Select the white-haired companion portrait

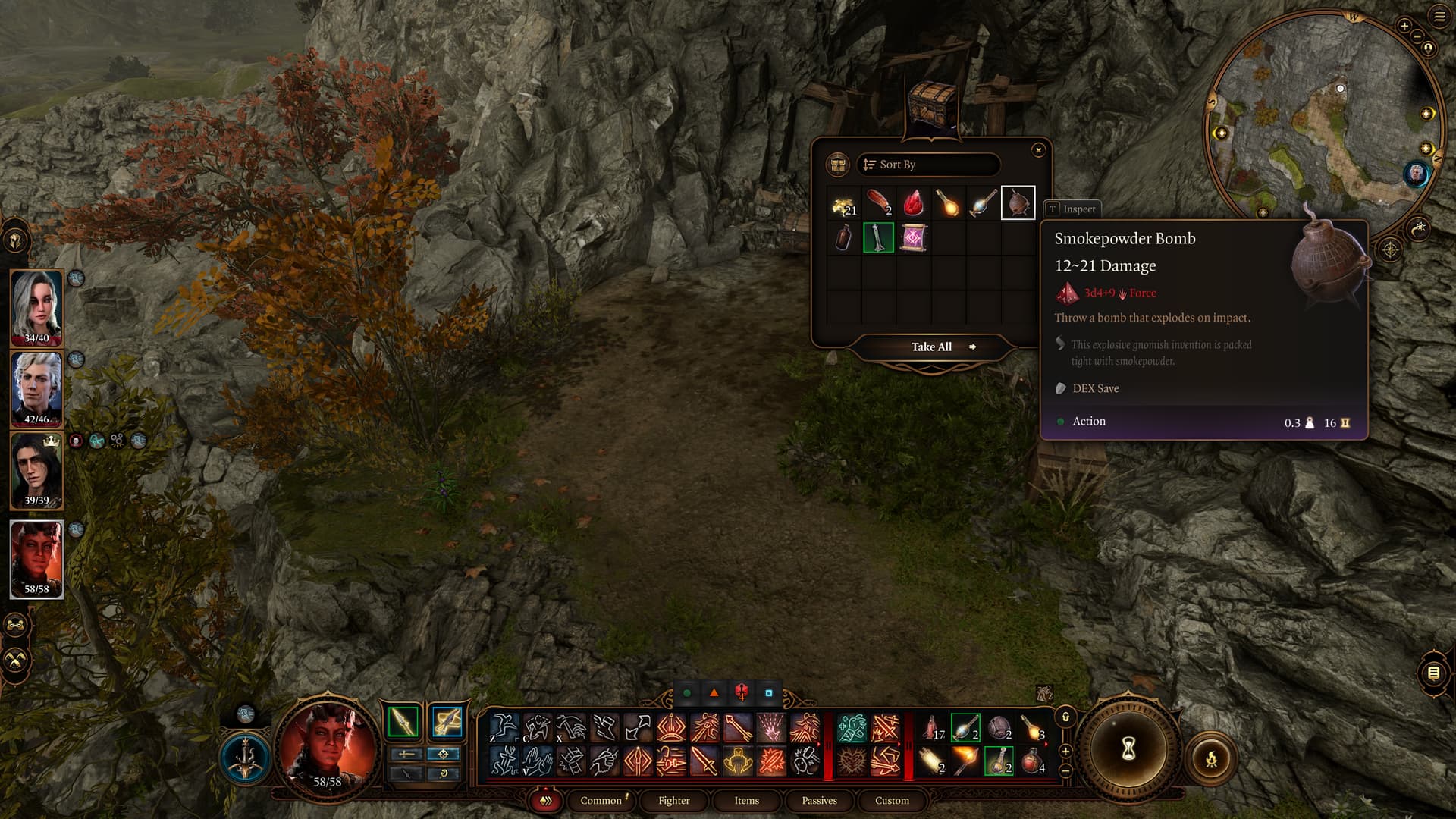(36, 307)
